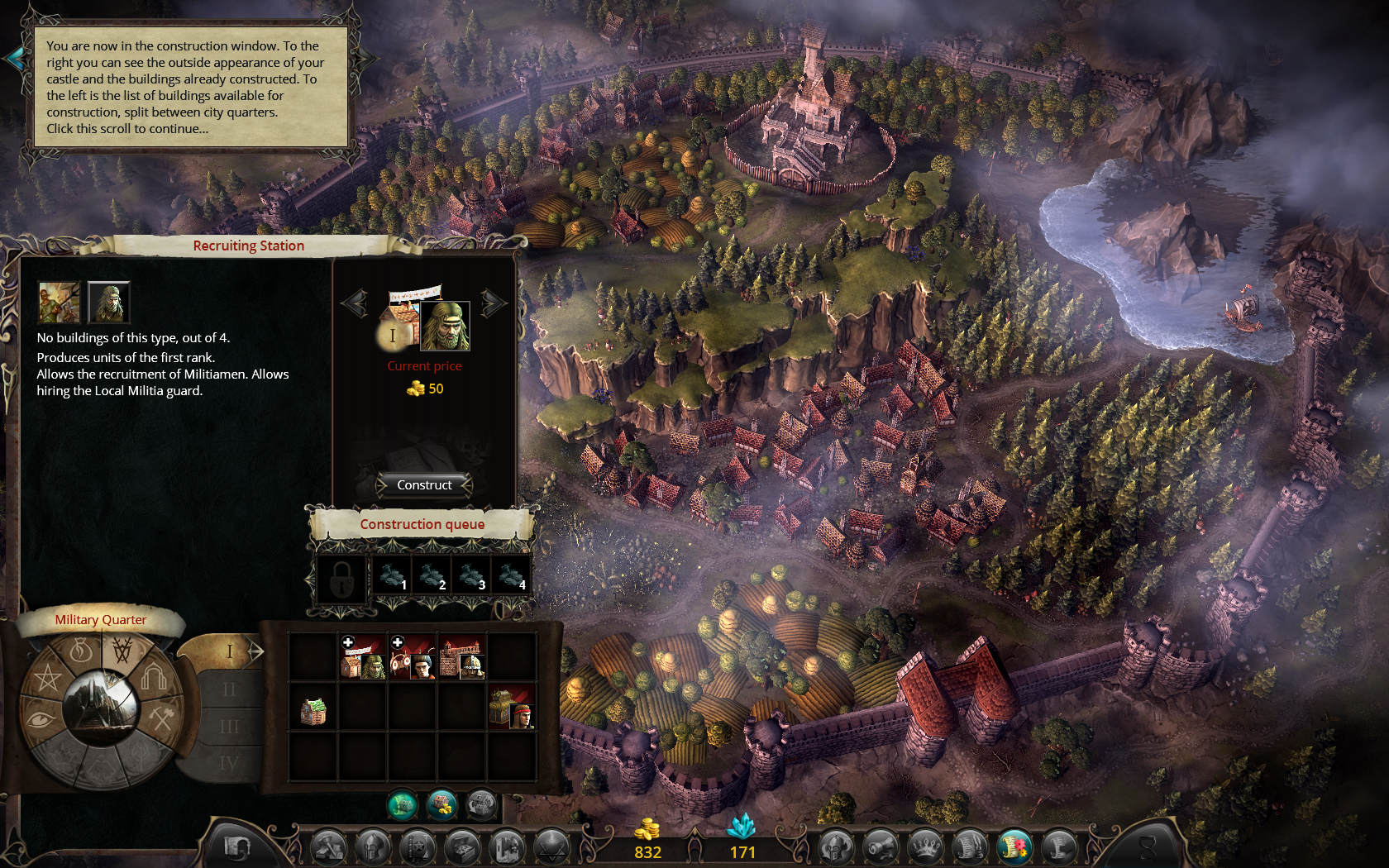Open the treasure chest icon on bottom bar
Screen dimensions: 1389x868
pos(462,847)
